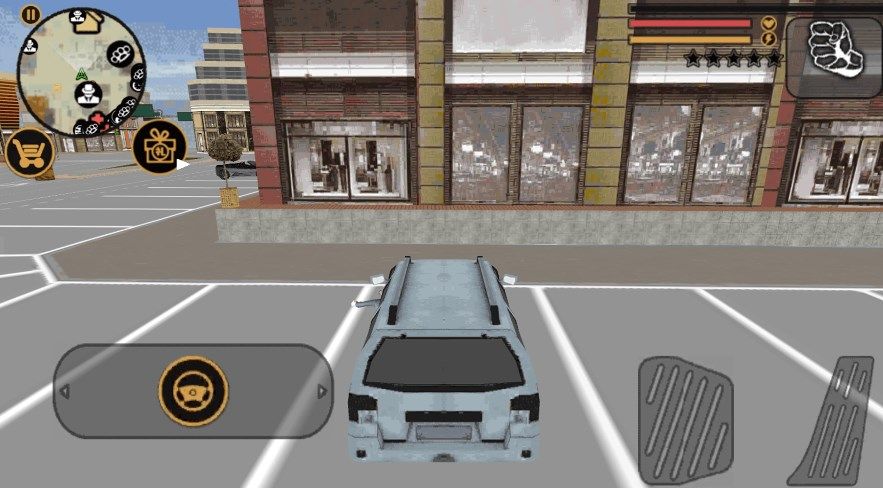Claim the gift box reward
Viewport: 883px width, 488px height.
pos(159,147)
